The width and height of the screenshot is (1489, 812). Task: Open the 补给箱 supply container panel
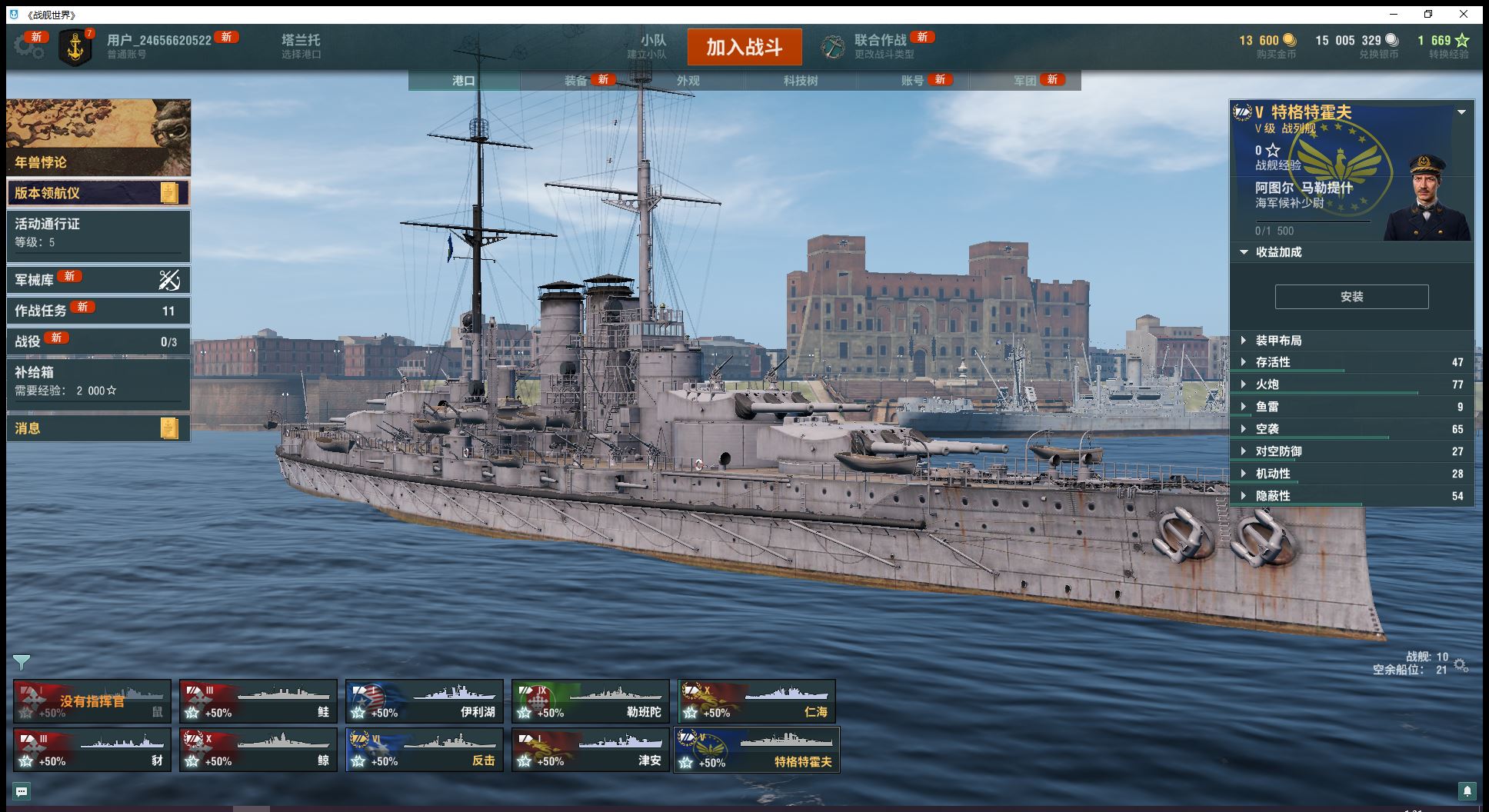click(x=98, y=381)
